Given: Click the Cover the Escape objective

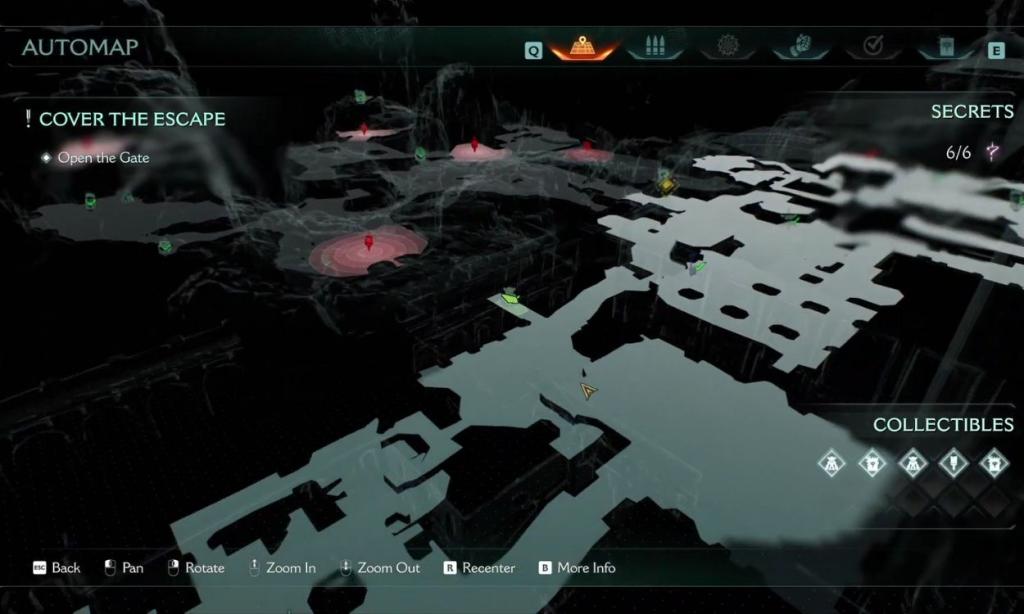Looking at the screenshot, I should 131,119.
